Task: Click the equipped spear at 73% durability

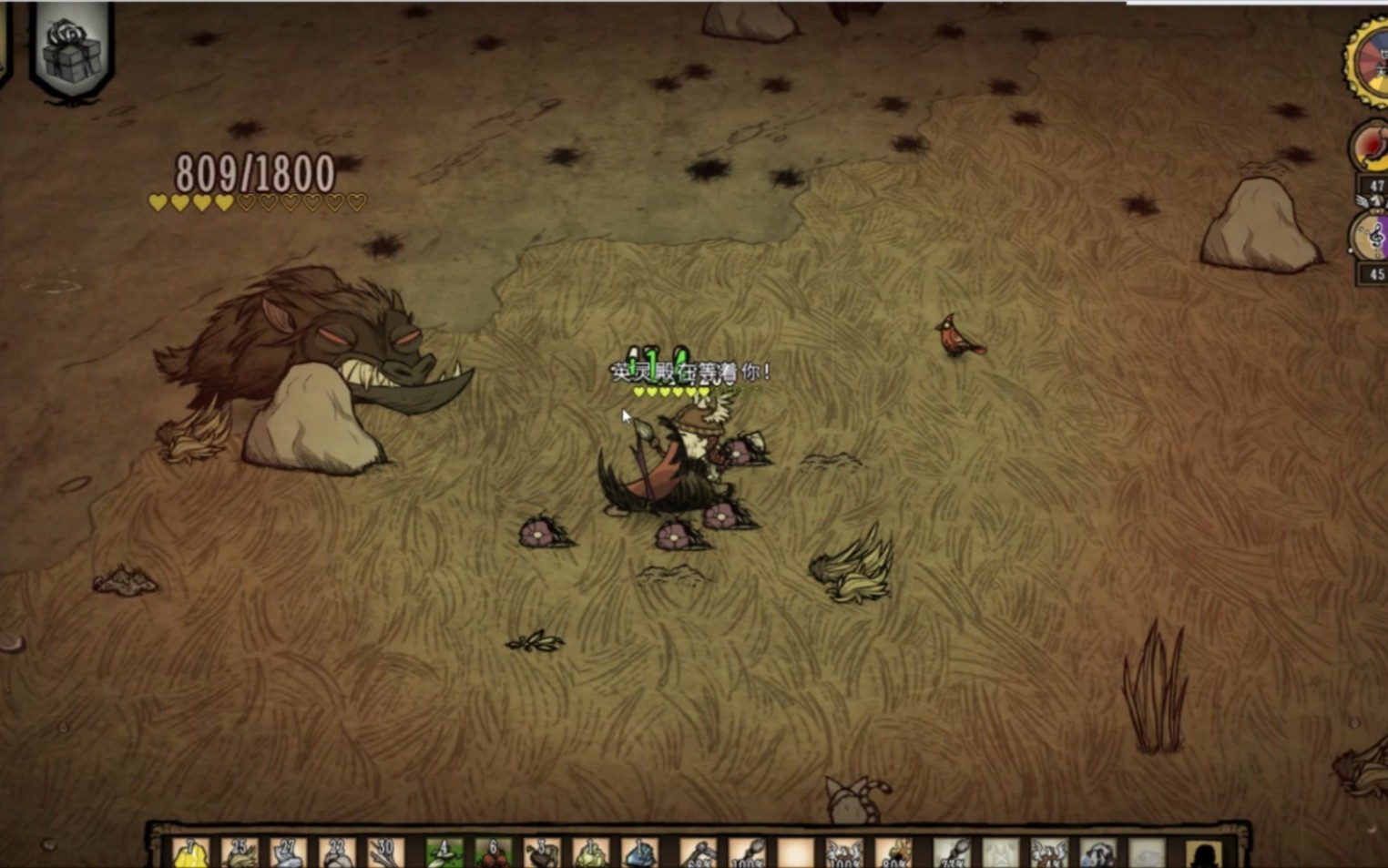Action: click(952, 853)
